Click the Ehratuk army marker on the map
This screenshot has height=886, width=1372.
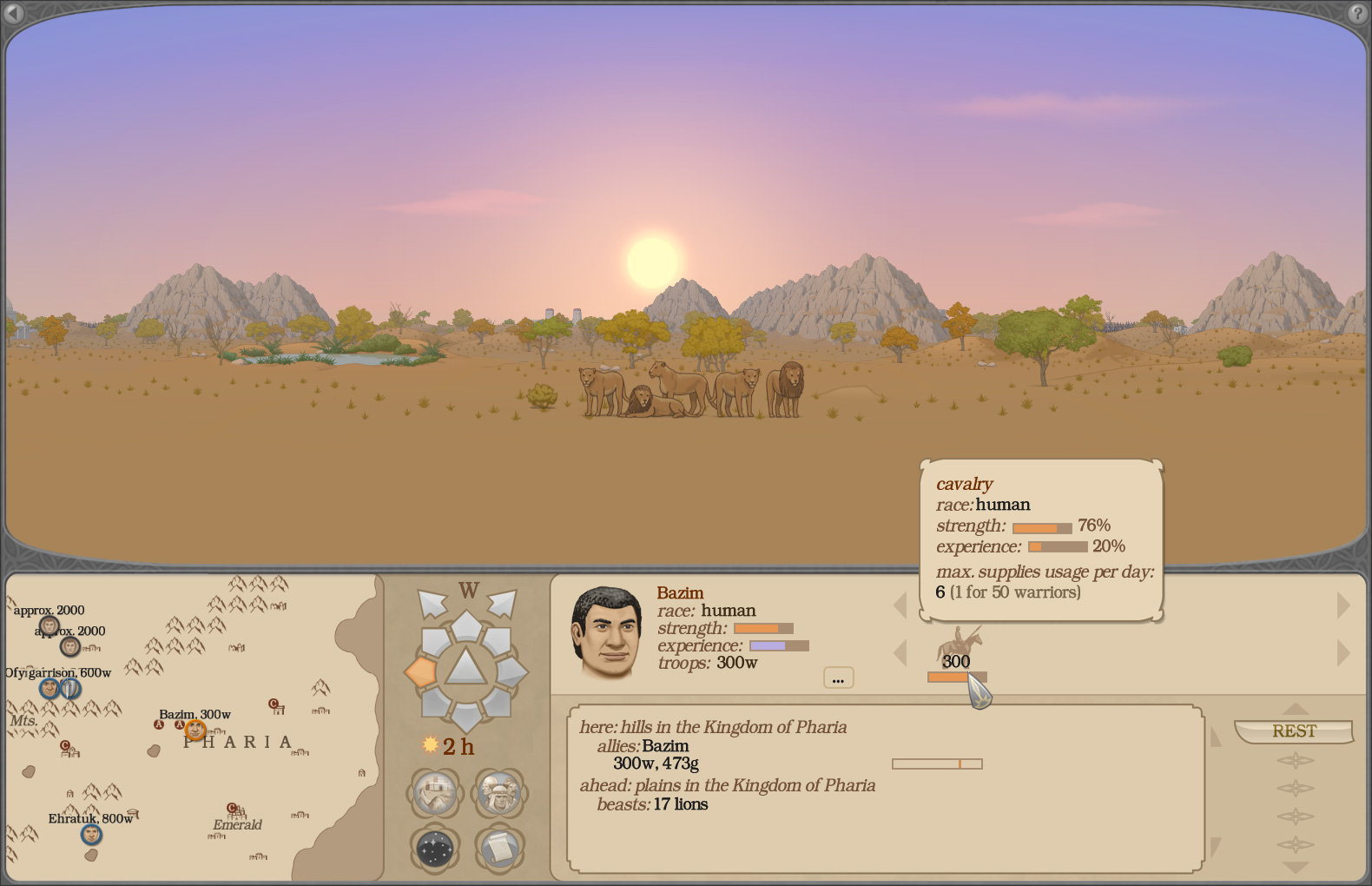91,836
